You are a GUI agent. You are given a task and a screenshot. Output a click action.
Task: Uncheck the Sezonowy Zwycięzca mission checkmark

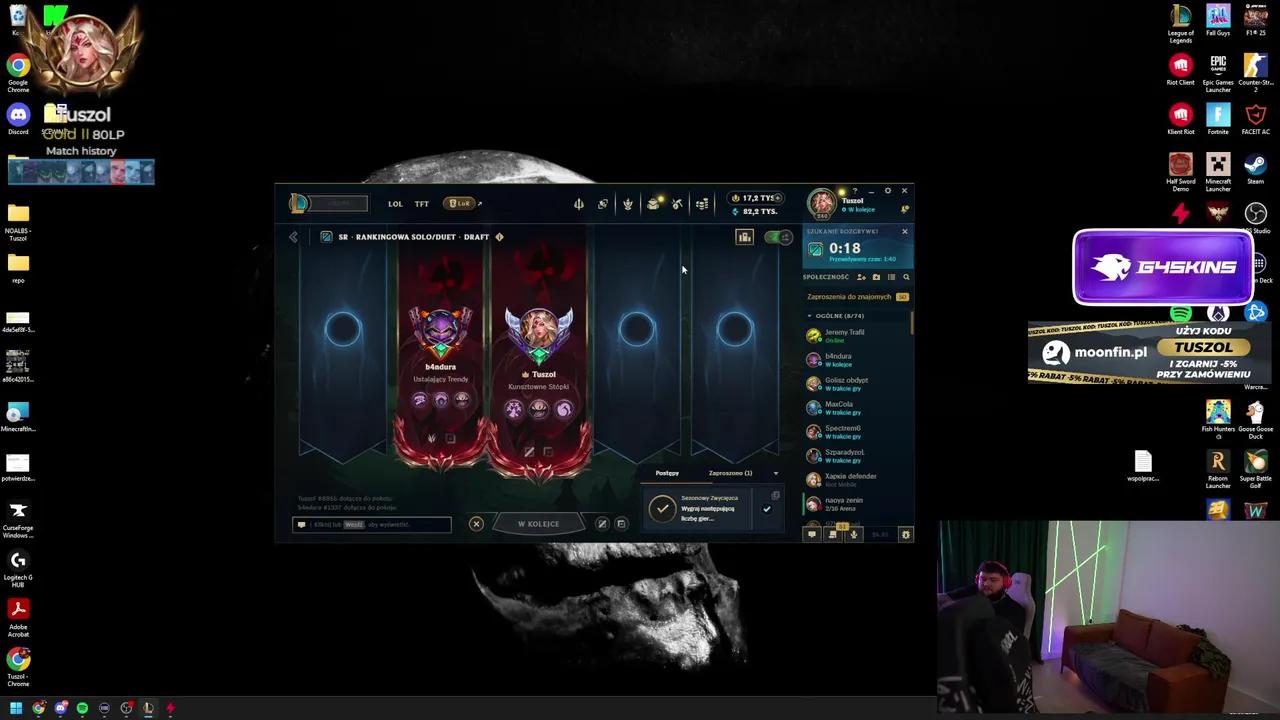[x=767, y=509]
